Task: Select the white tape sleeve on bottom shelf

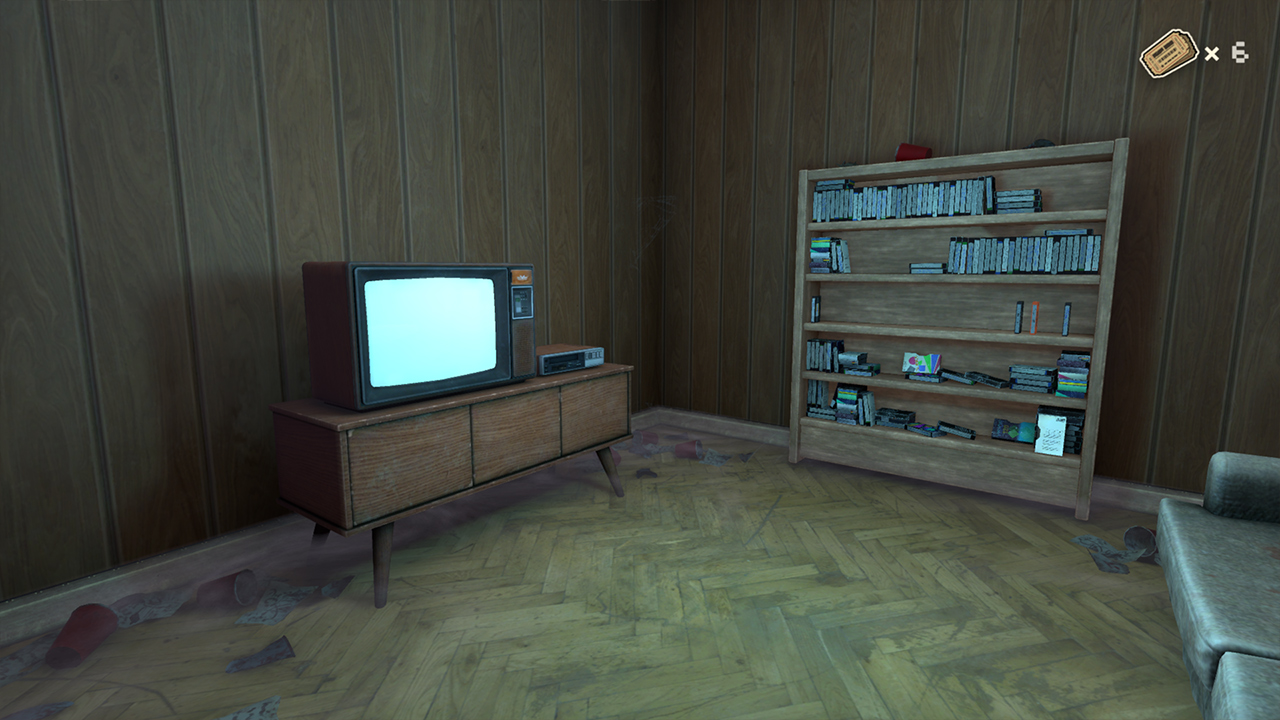Action: 1050,436
